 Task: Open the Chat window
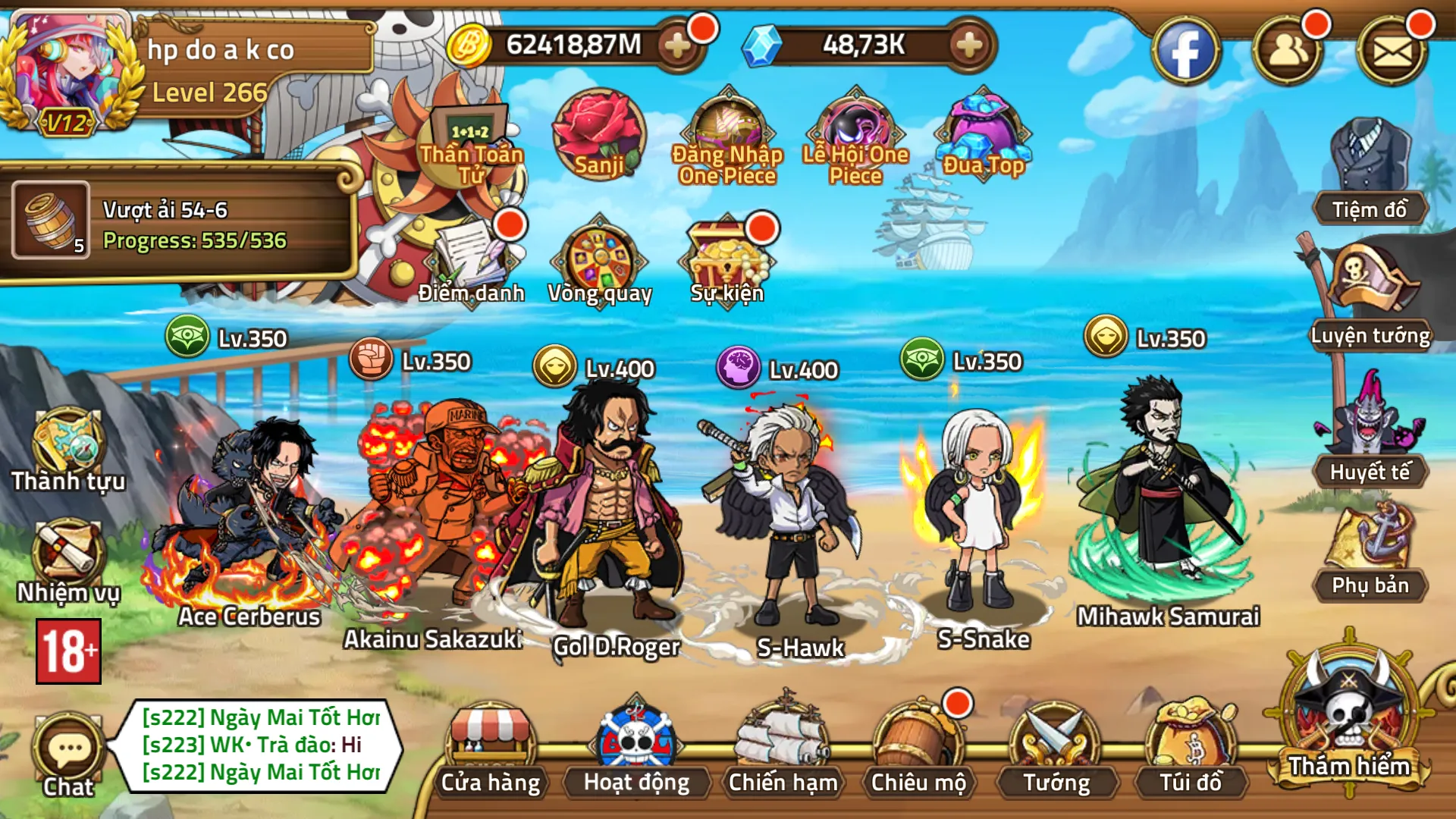[x=68, y=755]
